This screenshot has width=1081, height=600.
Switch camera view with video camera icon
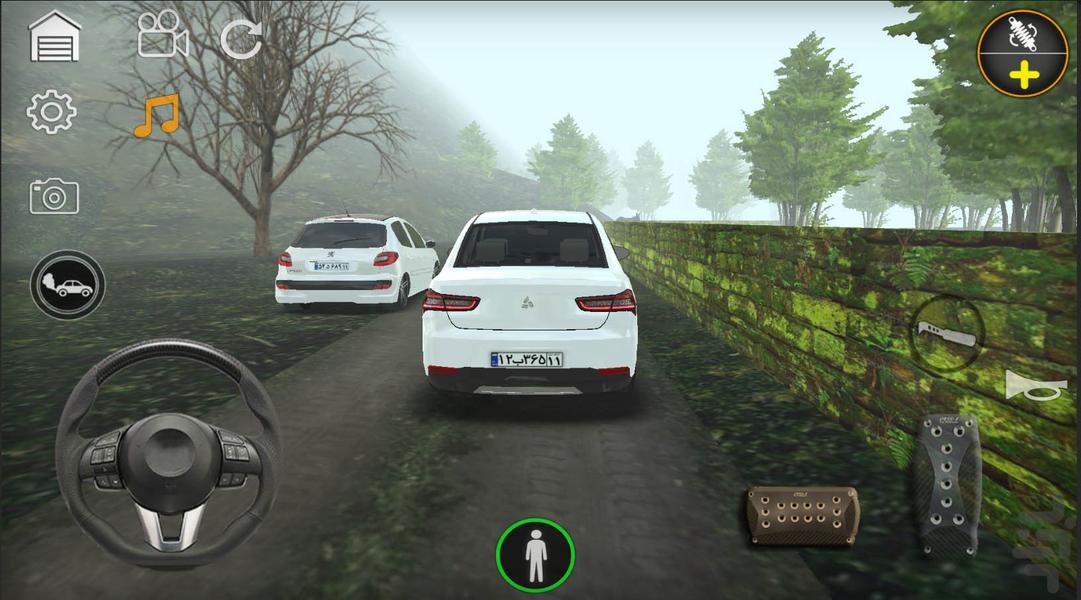click(x=163, y=37)
